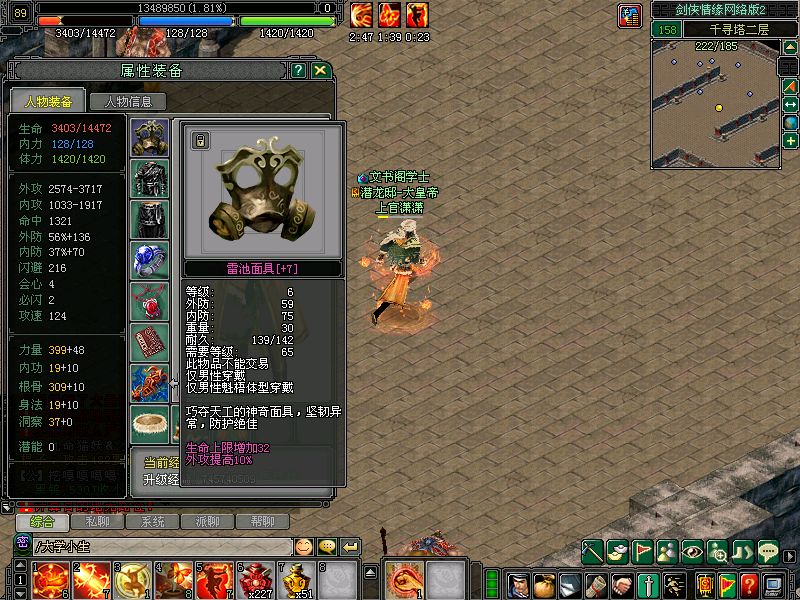Viewport: 800px width, 600px height.
Task: Select the red pendant necklace slot
Action: click(150, 301)
